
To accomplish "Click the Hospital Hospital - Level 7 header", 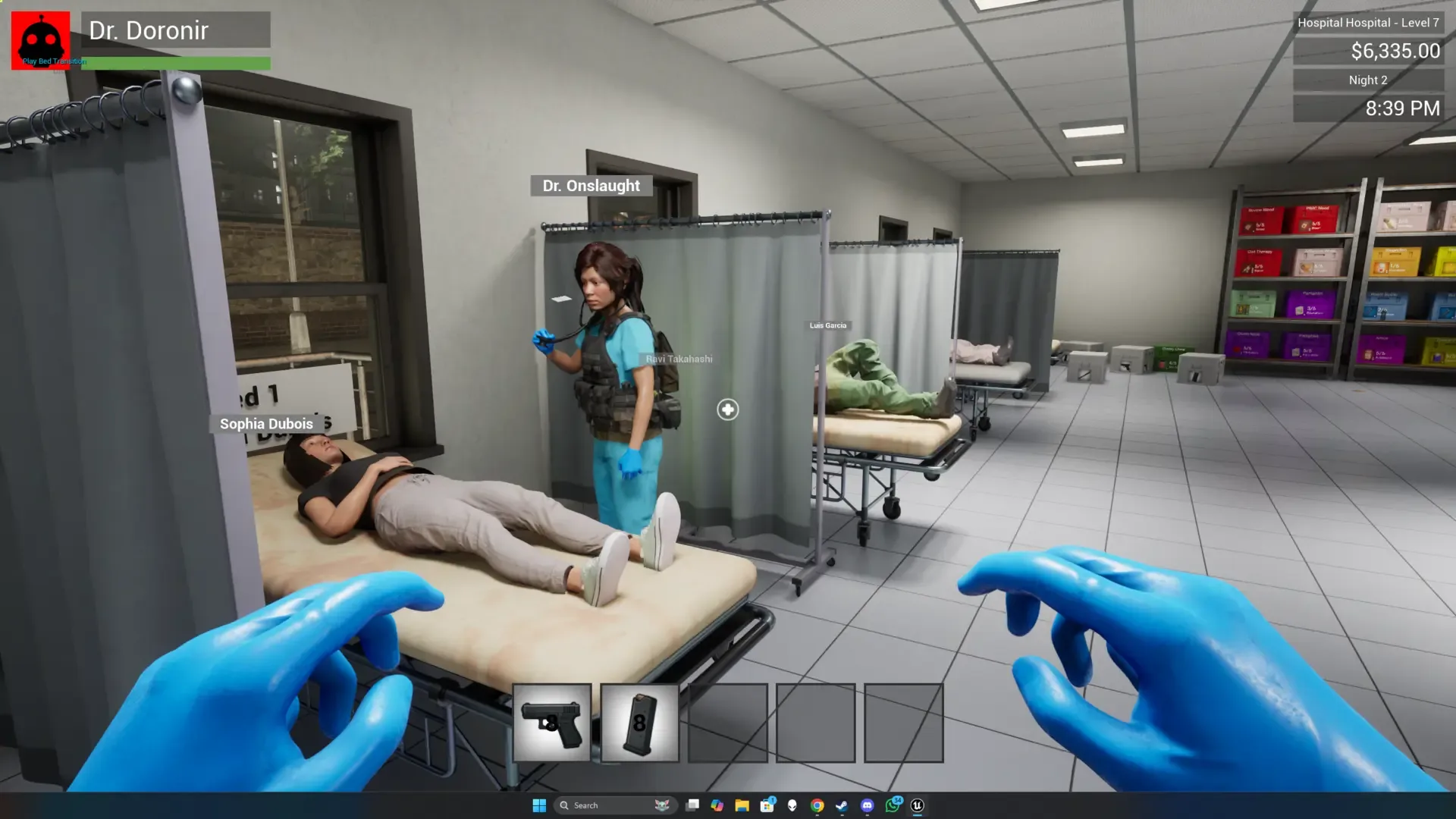I will click(1369, 23).
